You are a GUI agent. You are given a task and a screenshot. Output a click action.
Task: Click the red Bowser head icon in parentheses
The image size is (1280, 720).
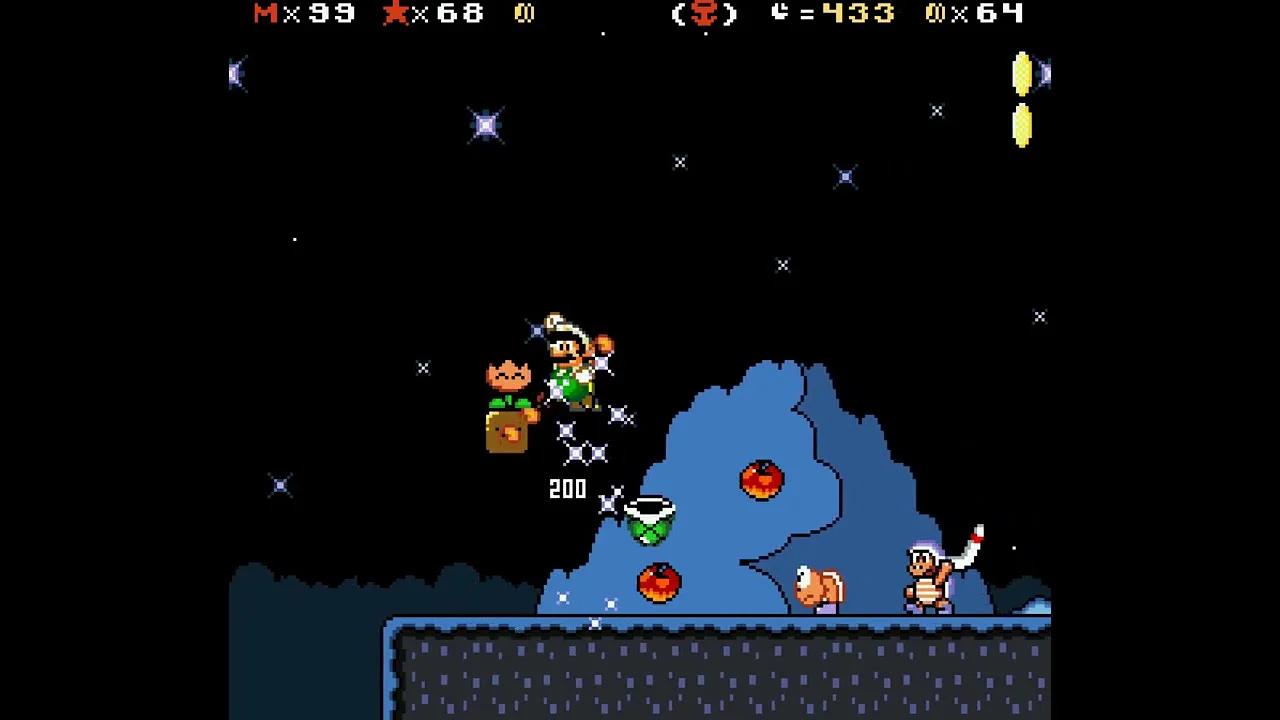coord(706,14)
